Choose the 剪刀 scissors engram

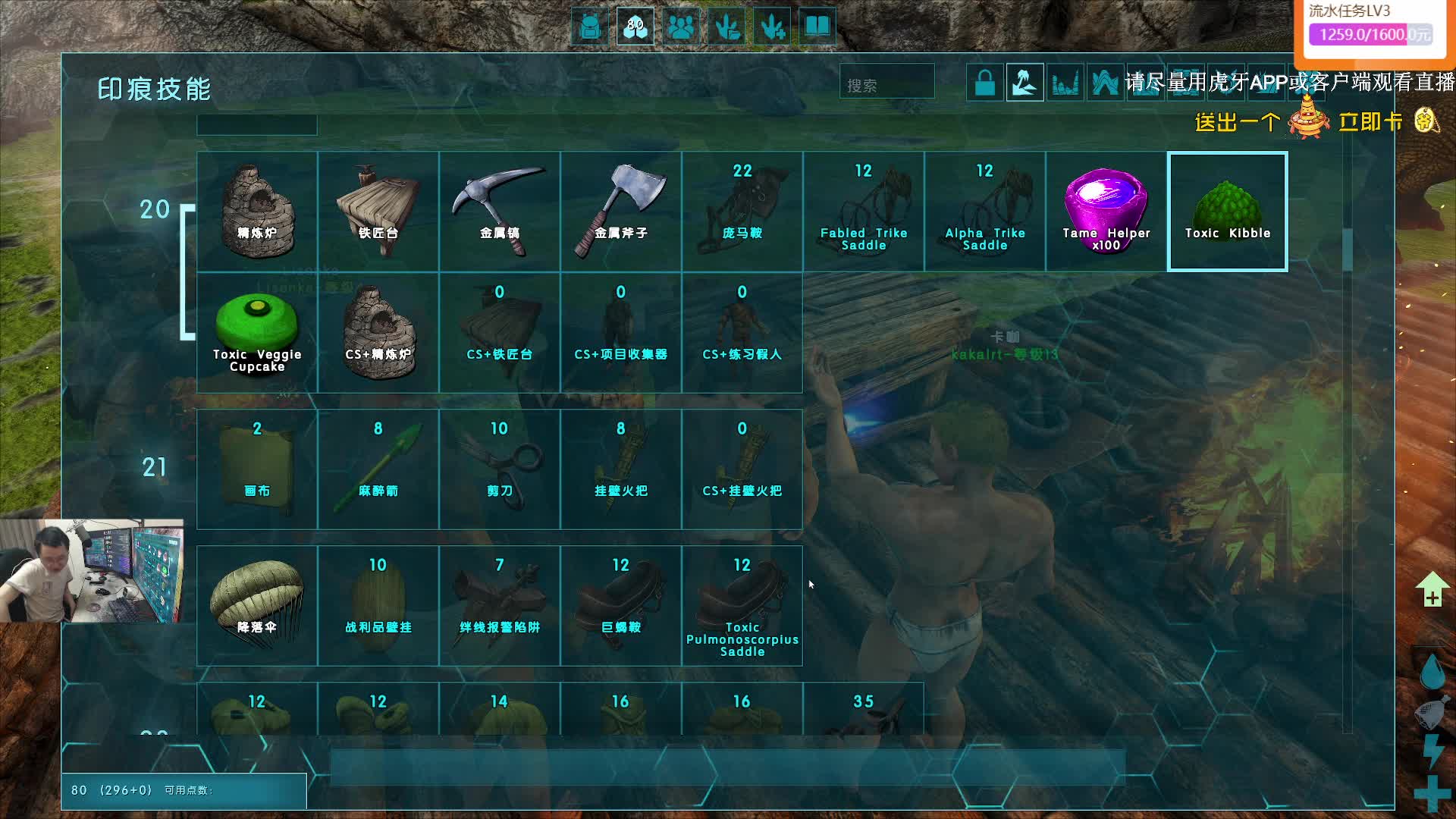pyautogui.click(x=499, y=469)
